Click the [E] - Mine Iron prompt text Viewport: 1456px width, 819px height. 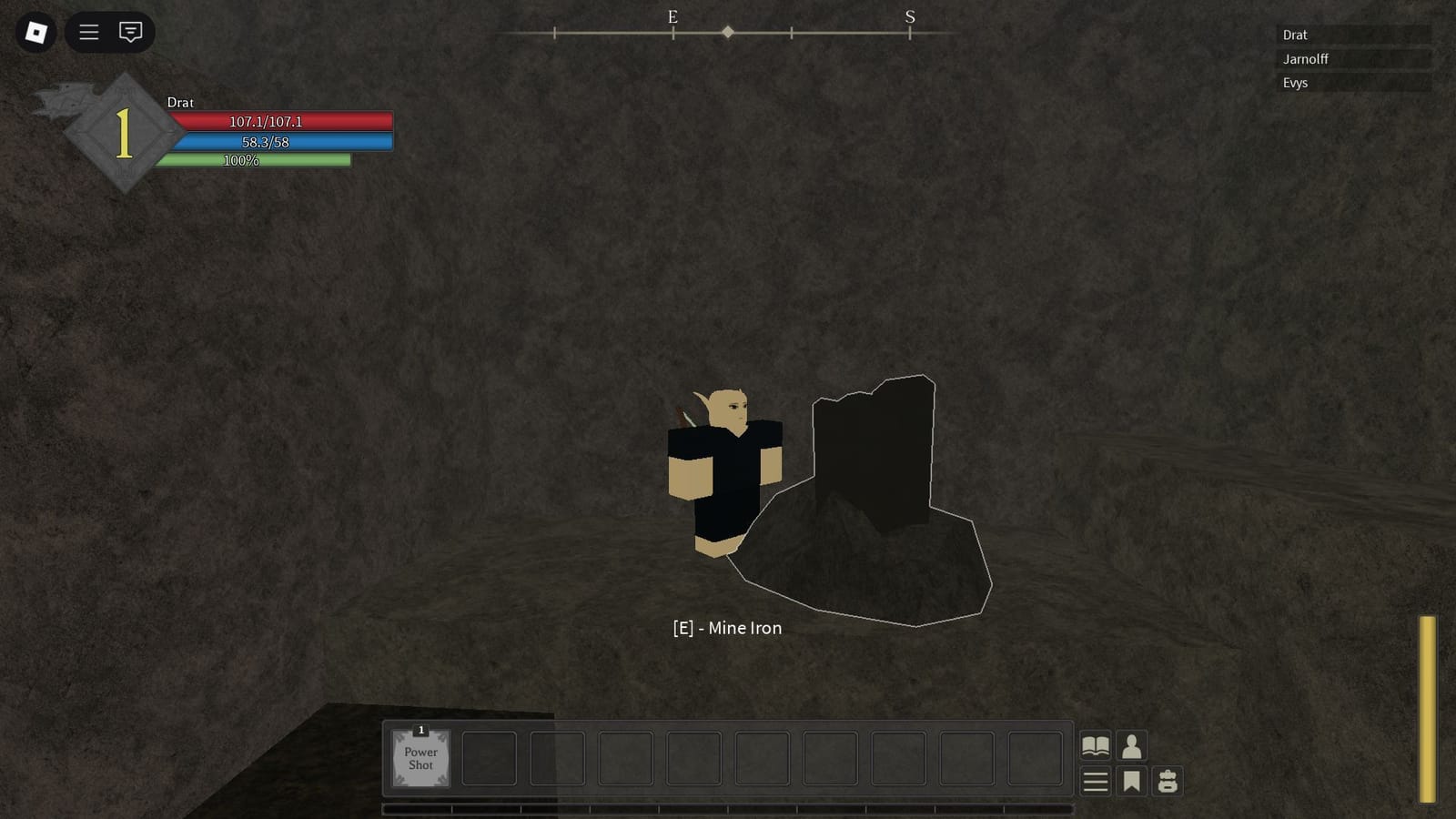[727, 628]
